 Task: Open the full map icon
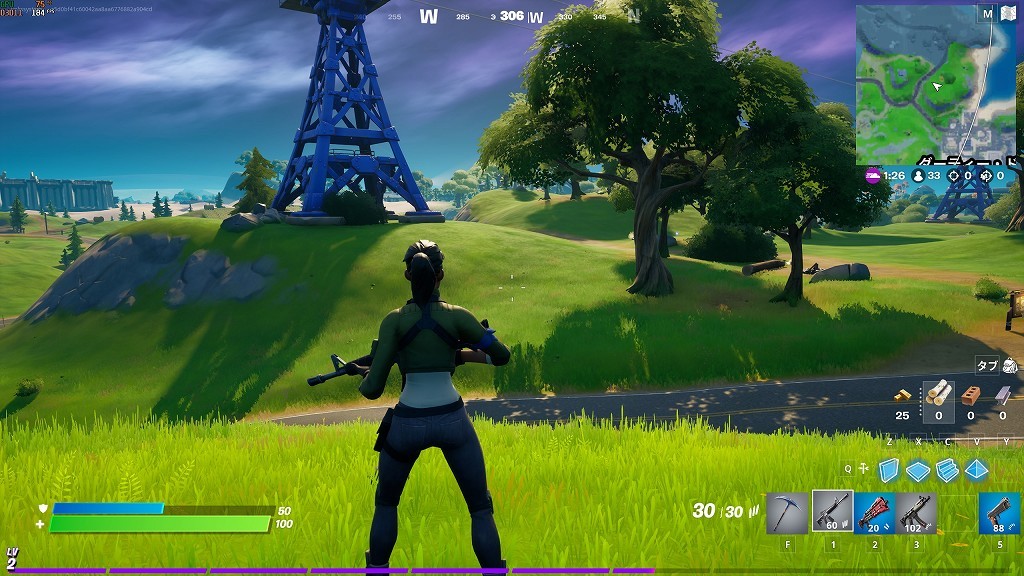click(x=1007, y=14)
